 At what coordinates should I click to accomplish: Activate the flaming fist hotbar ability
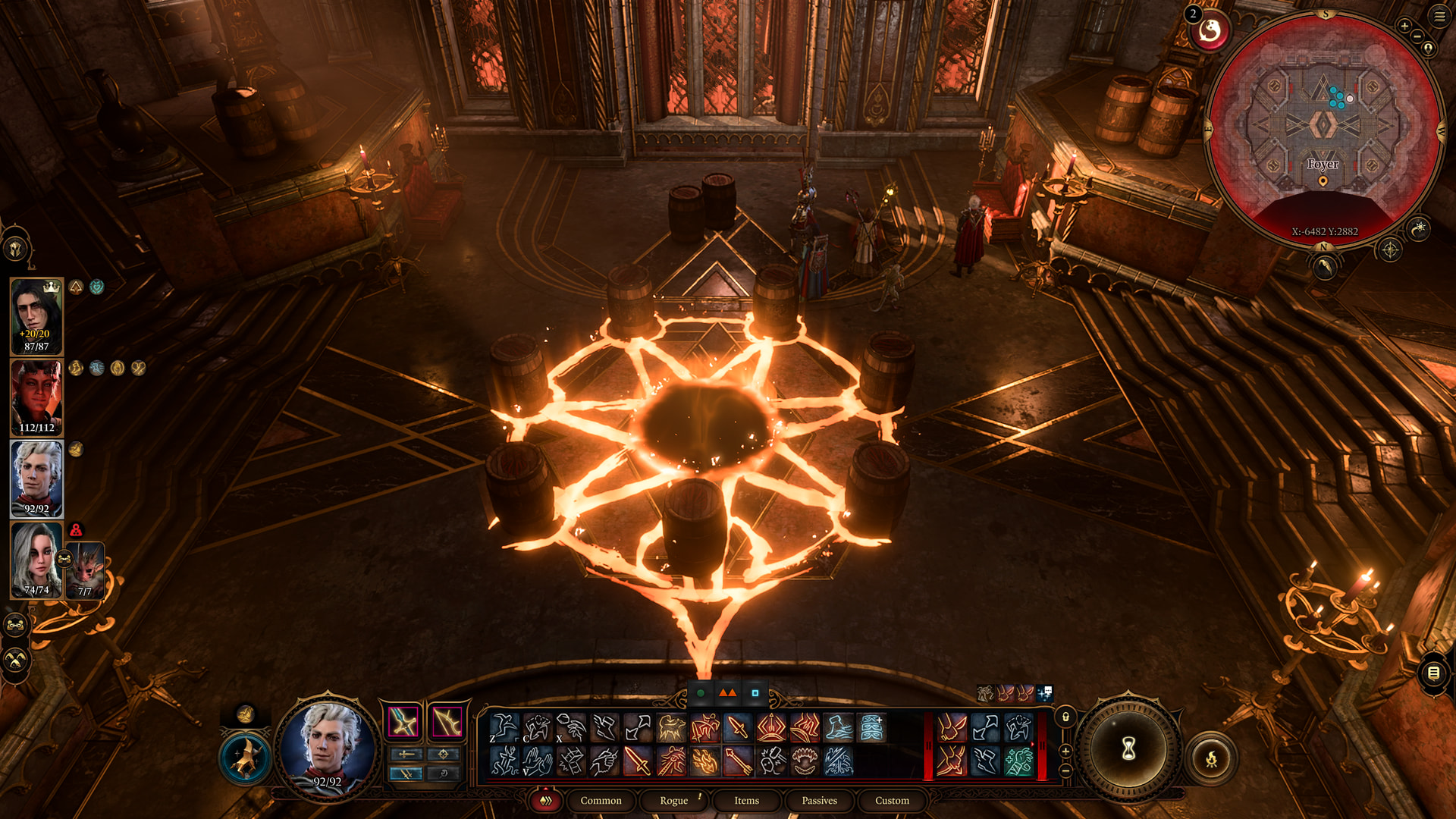[704, 761]
